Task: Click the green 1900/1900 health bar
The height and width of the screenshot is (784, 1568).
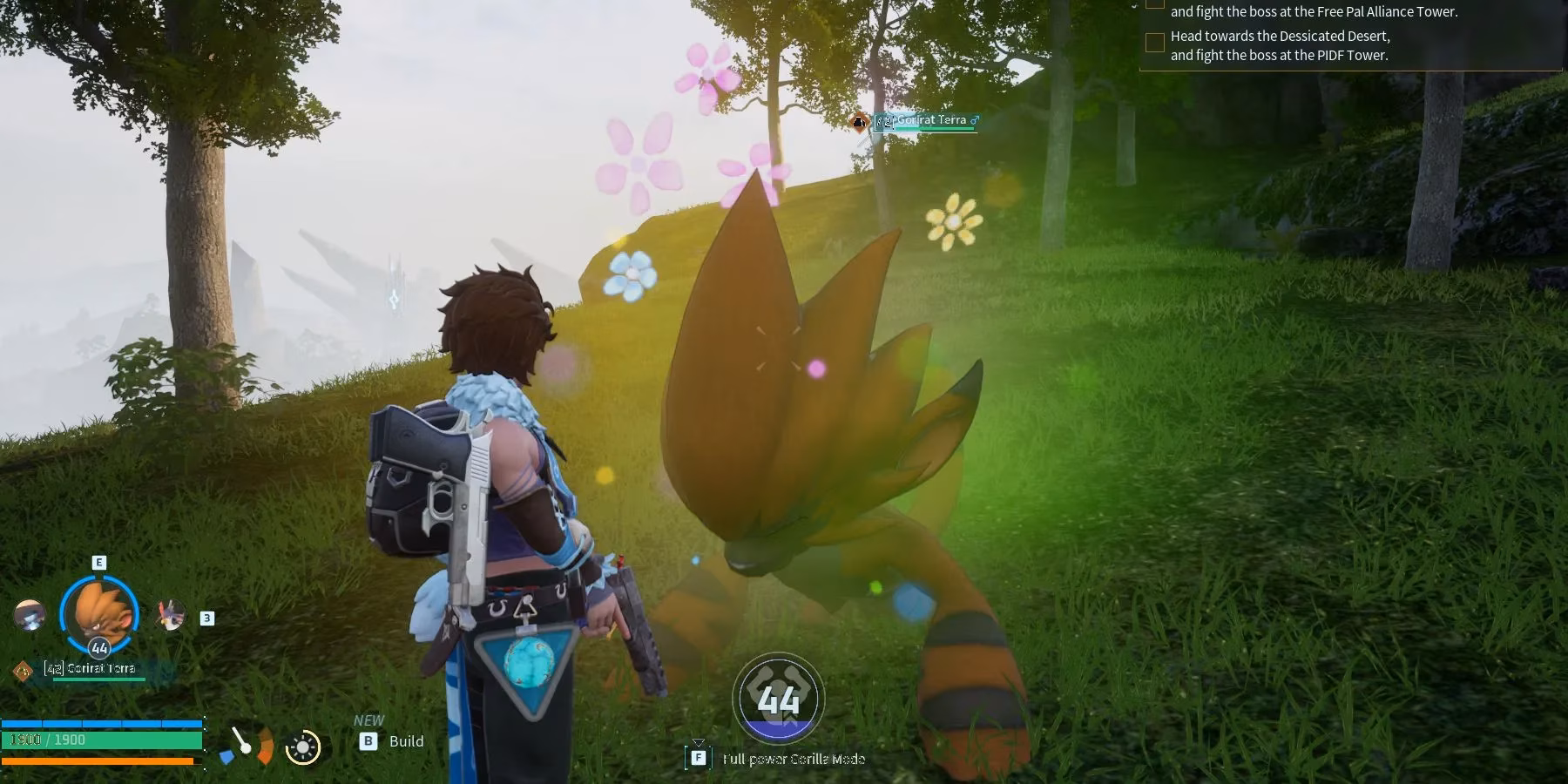Action: tap(100, 740)
